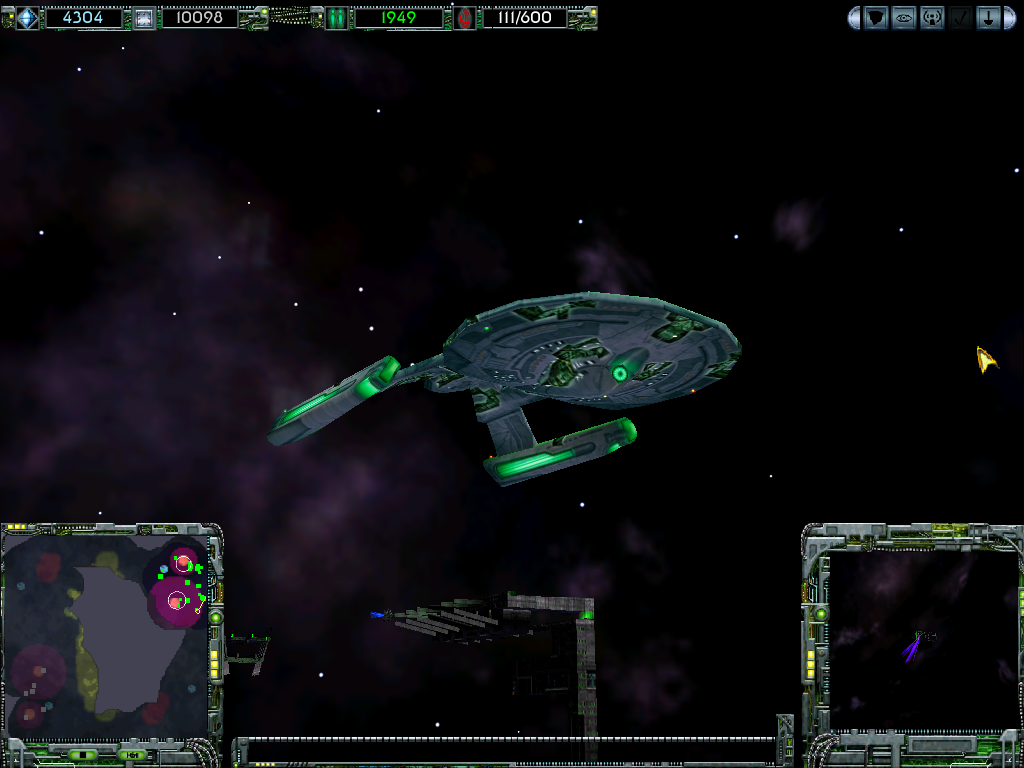1024x768 pixels.
Task: Click the right green button below the minimap
Action: click(131, 754)
